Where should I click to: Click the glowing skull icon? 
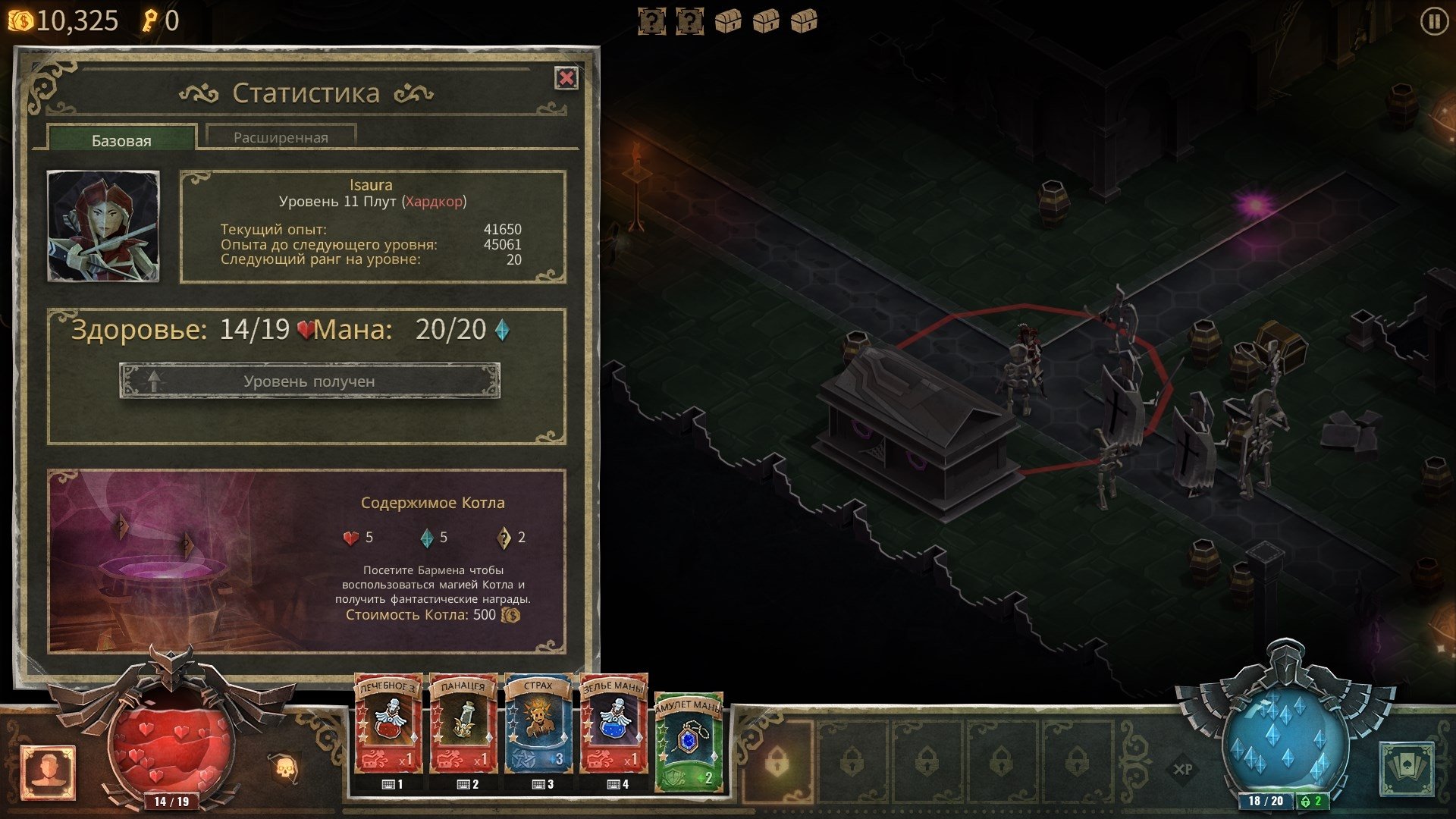(x=286, y=767)
